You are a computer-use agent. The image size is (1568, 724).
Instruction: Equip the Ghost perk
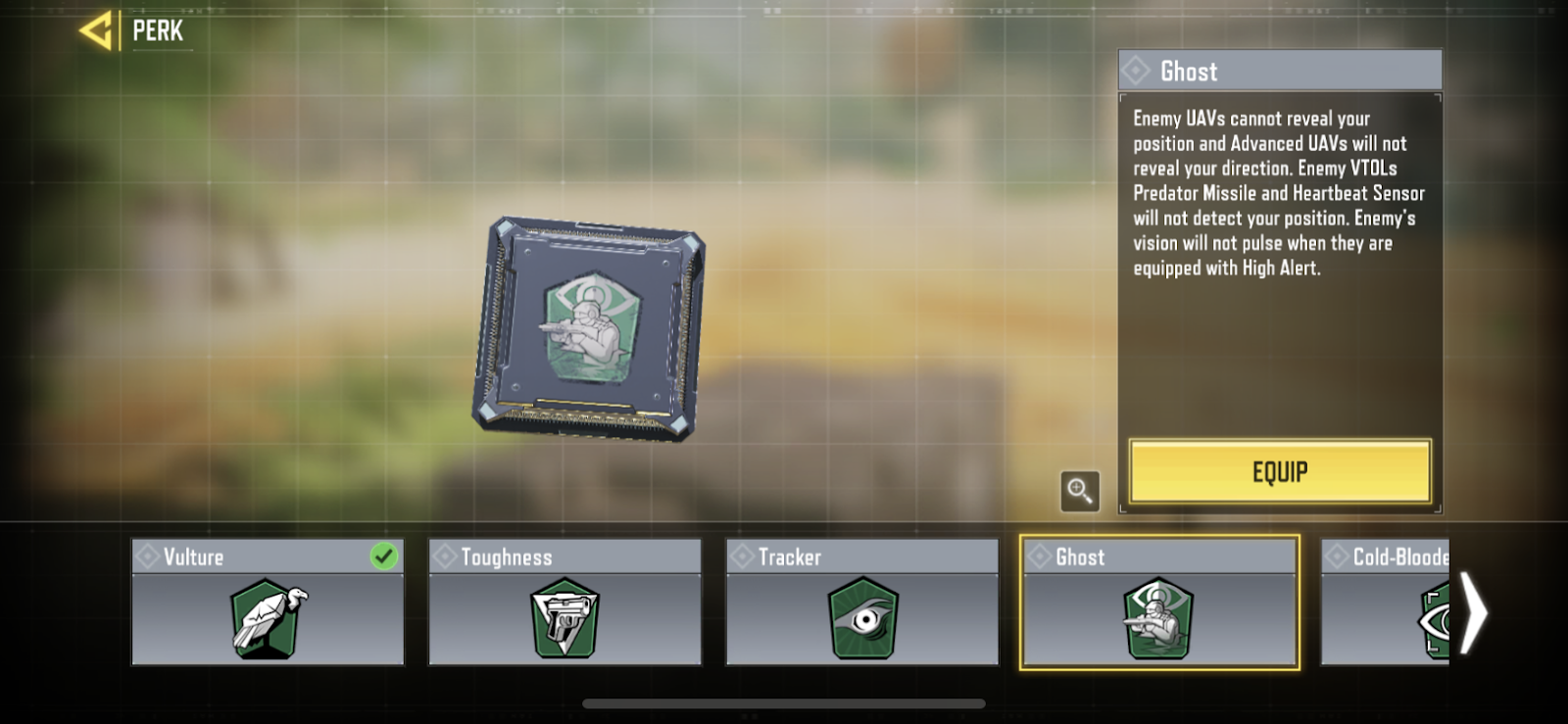point(1279,472)
